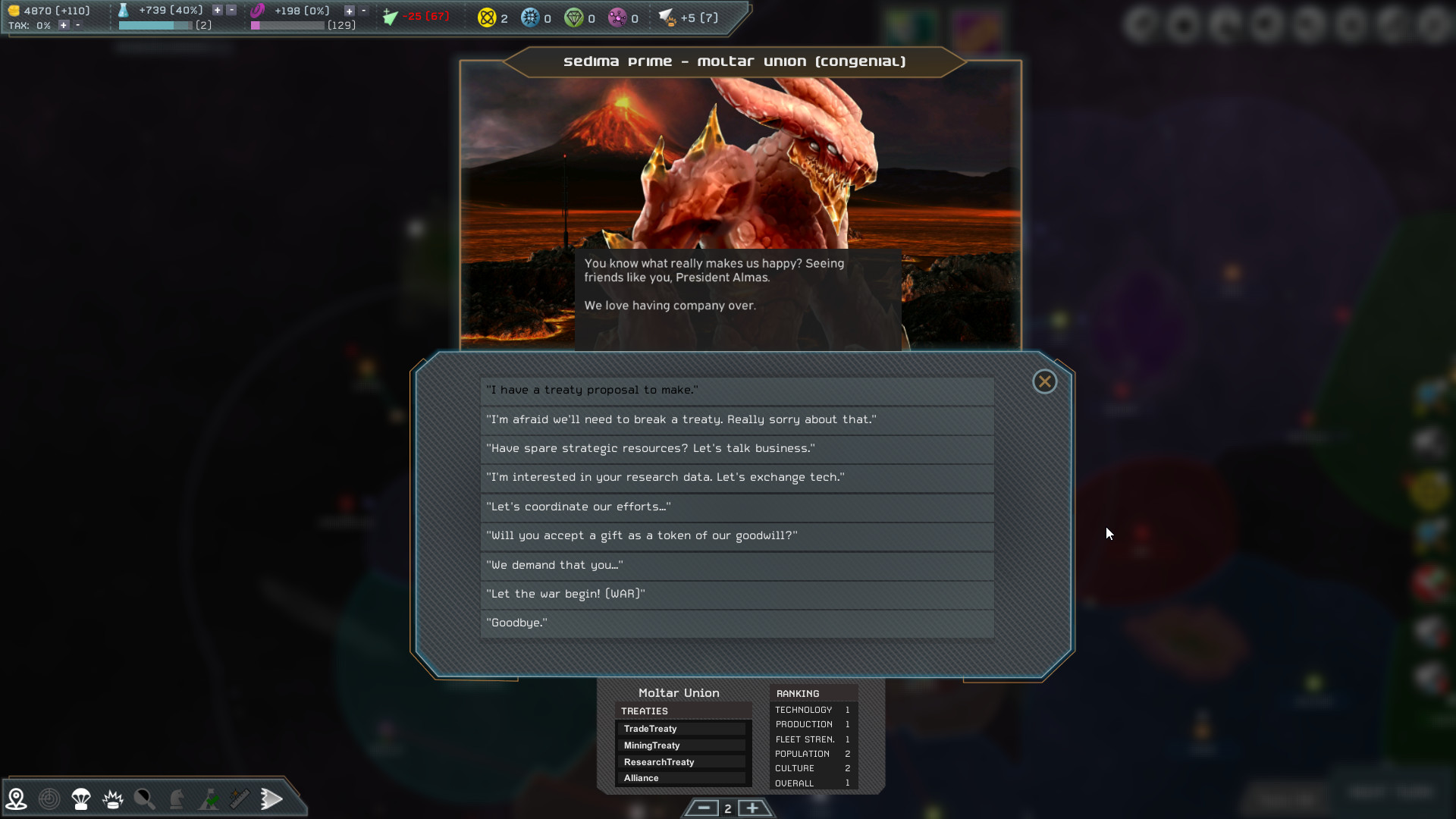Close the diplomacy dialogue with the X
The height and width of the screenshot is (819, 1456).
pyautogui.click(x=1044, y=381)
